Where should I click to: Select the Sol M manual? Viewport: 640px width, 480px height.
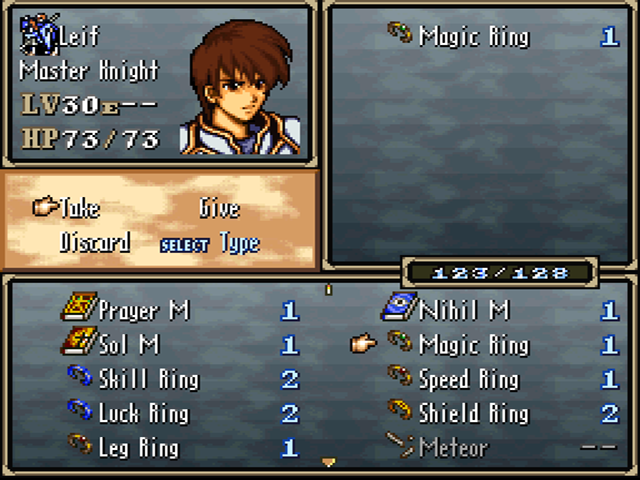click(x=129, y=345)
